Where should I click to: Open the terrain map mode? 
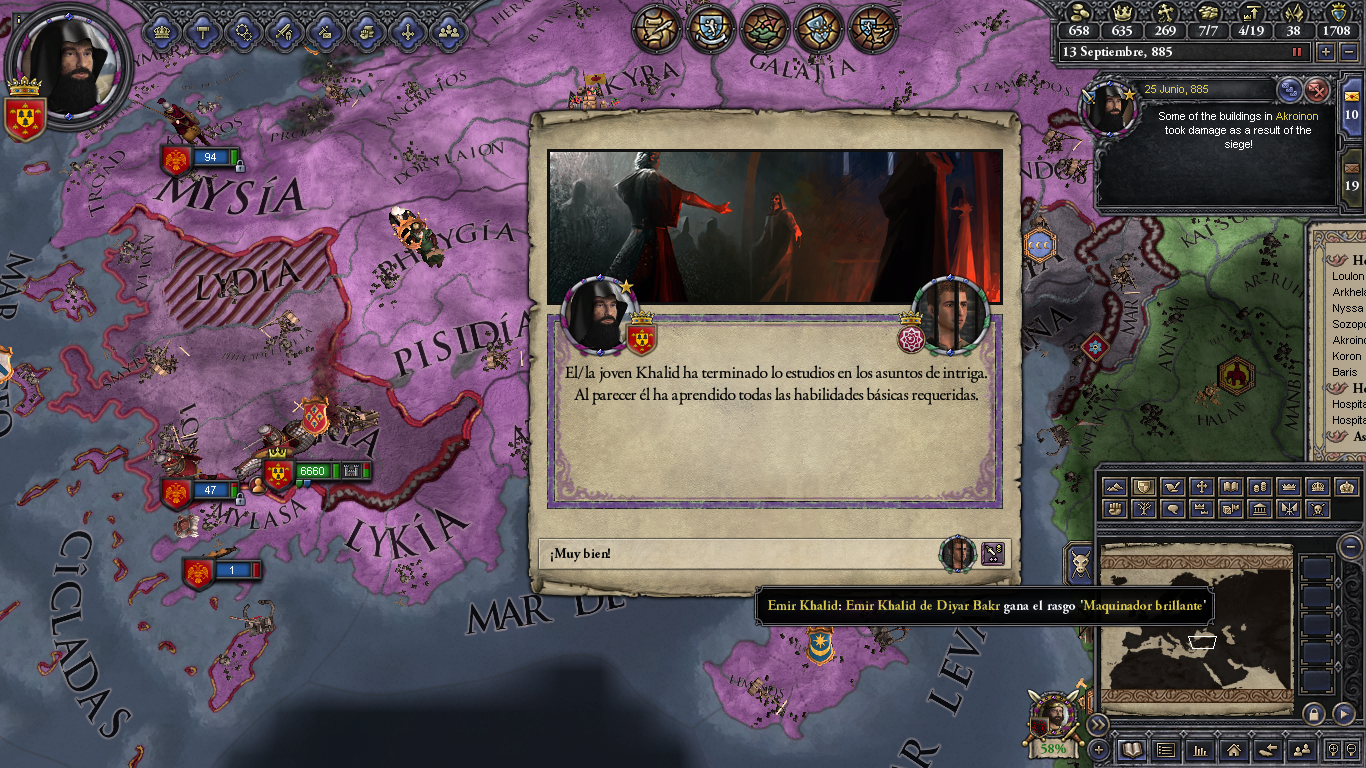1116,487
